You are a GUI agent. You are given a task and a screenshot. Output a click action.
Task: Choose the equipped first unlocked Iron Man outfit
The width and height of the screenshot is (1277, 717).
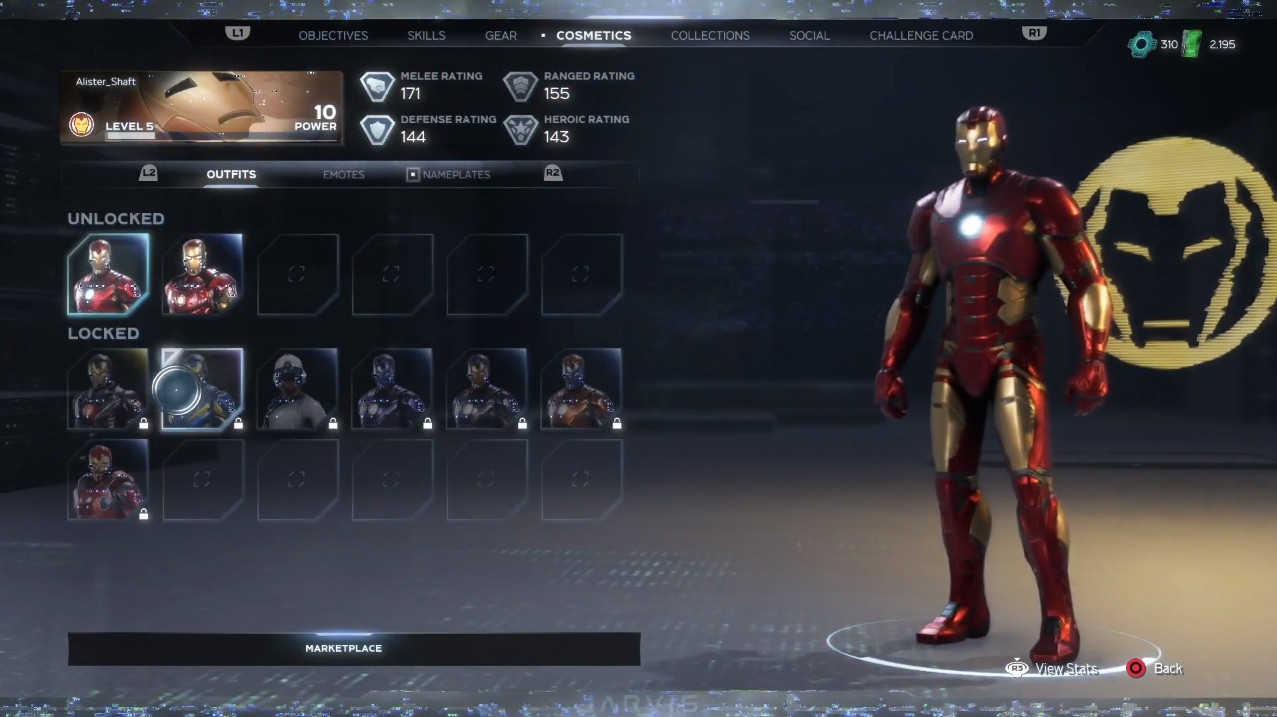pyautogui.click(x=108, y=275)
